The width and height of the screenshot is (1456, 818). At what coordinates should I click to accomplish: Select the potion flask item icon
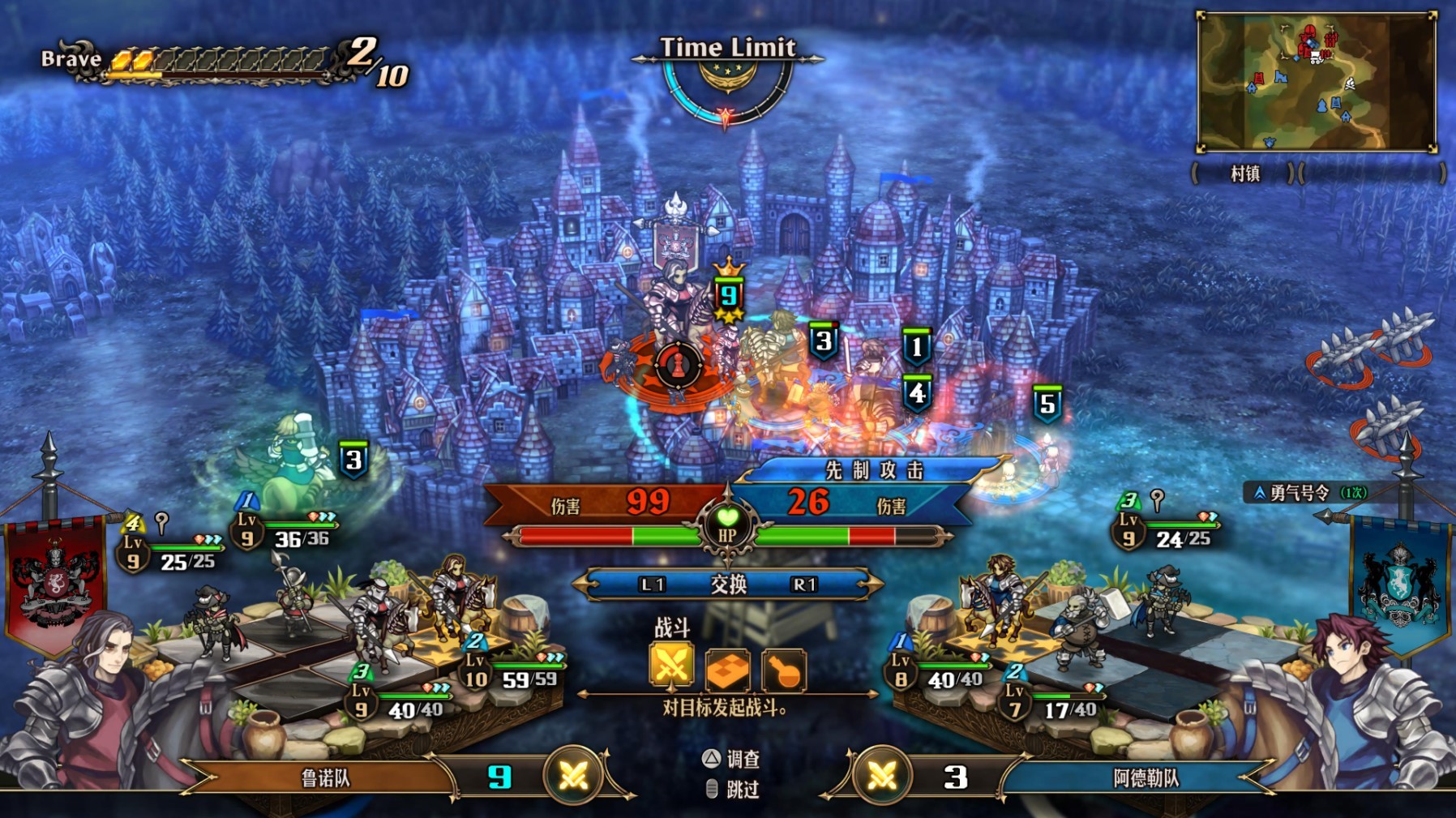pyautogui.click(x=782, y=670)
